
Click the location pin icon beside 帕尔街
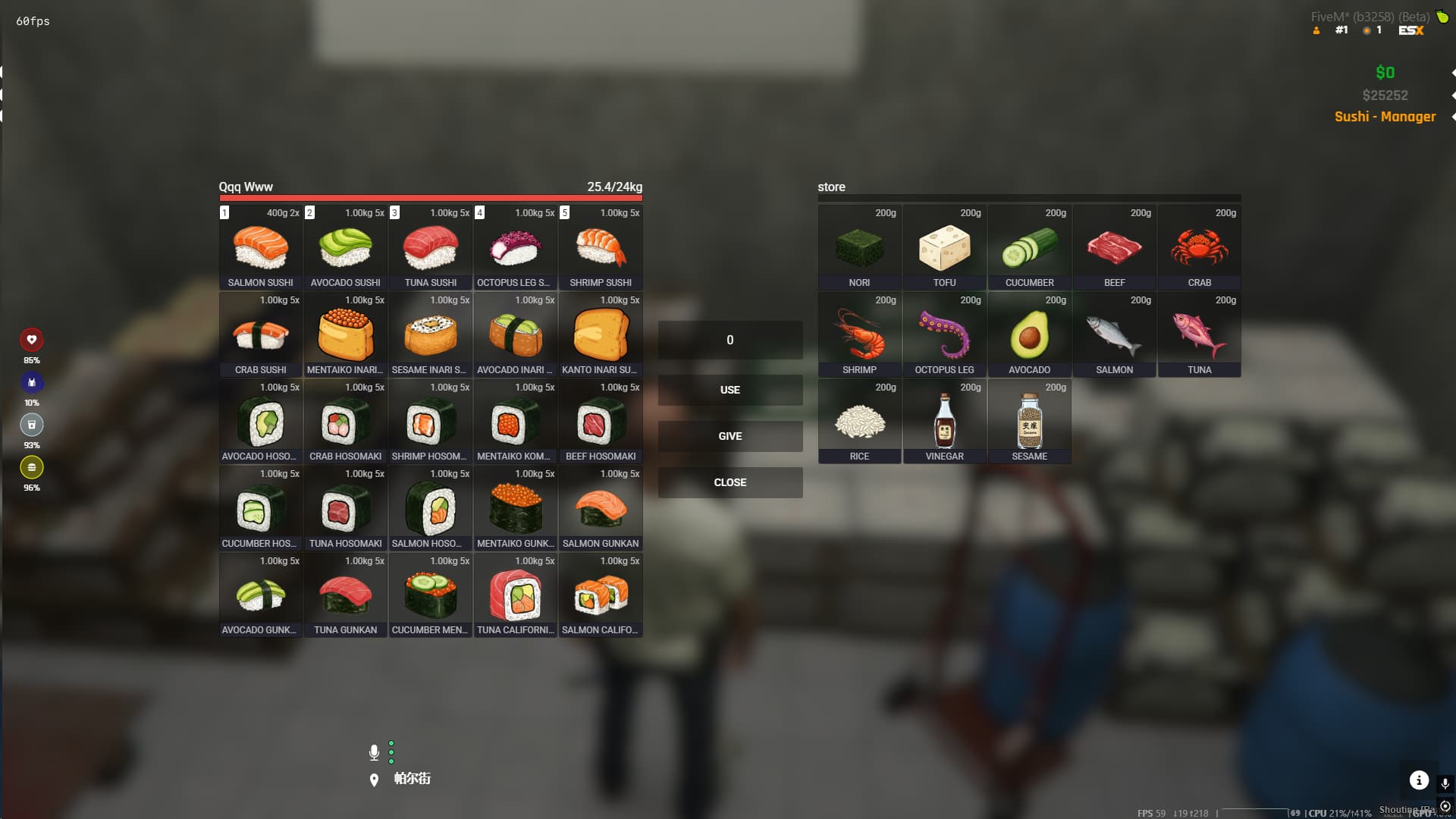pyautogui.click(x=373, y=778)
